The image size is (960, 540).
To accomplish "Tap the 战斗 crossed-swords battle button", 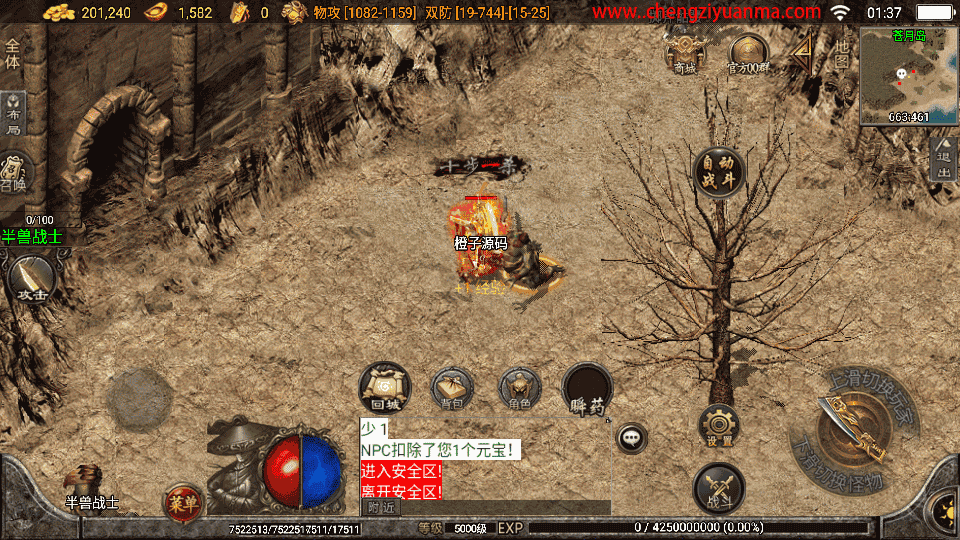I will [x=719, y=488].
